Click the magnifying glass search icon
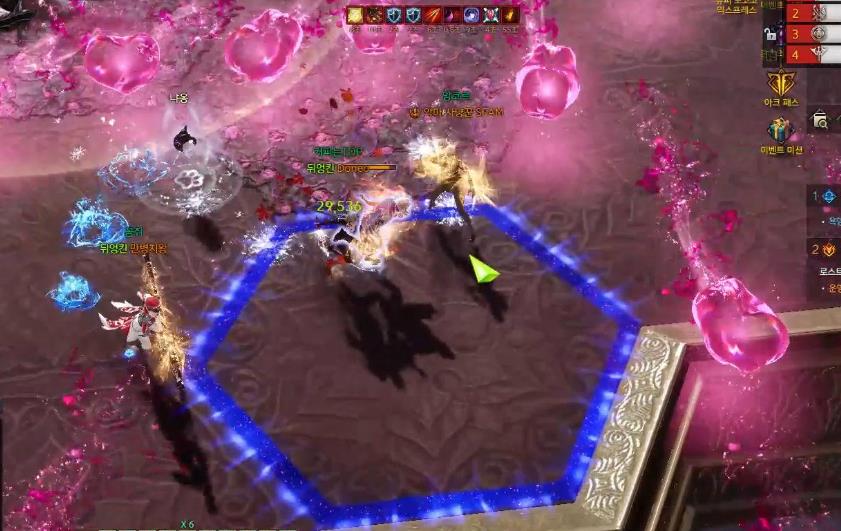 (x=820, y=120)
